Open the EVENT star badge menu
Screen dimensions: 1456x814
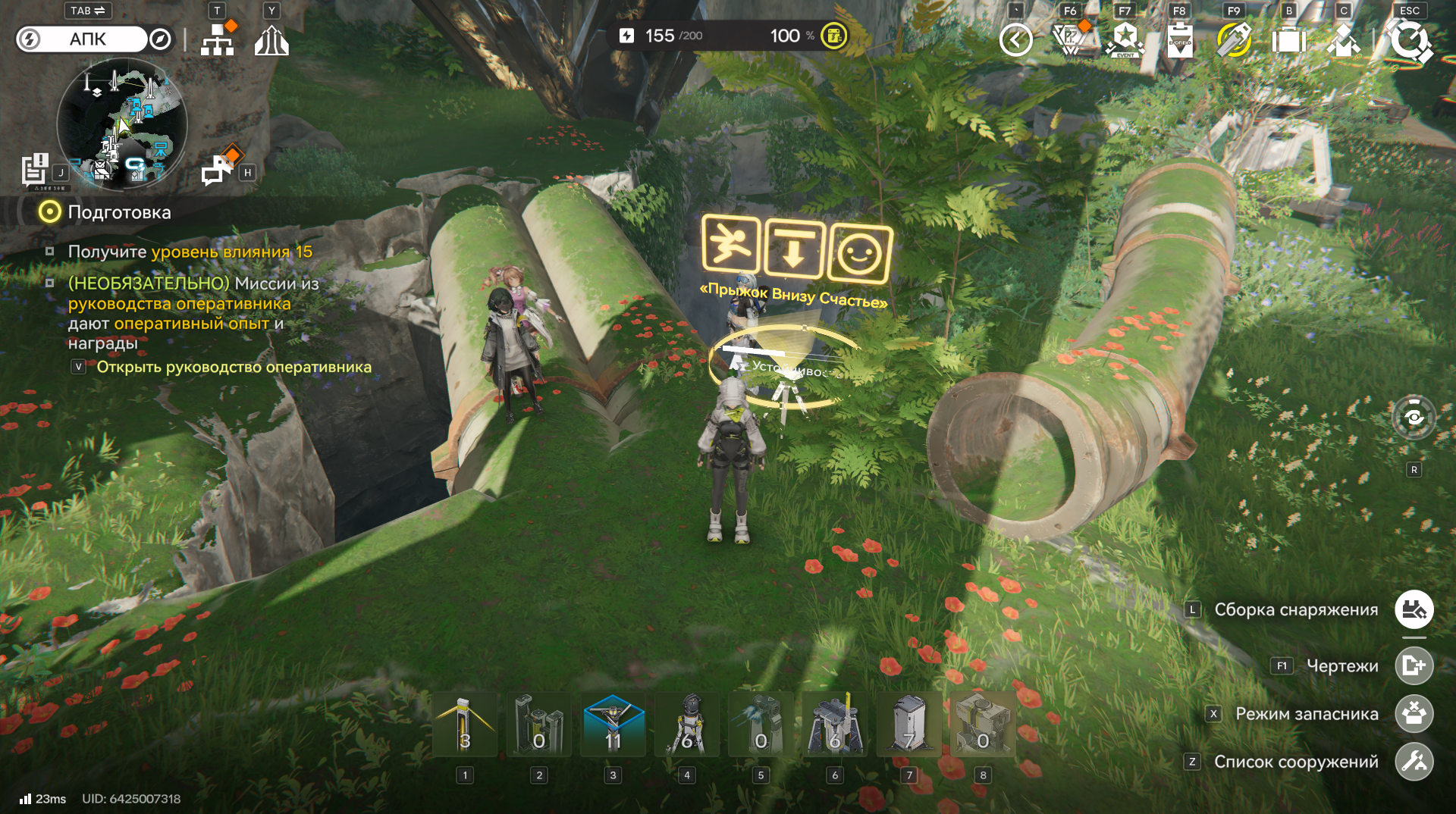(1125, 40)
